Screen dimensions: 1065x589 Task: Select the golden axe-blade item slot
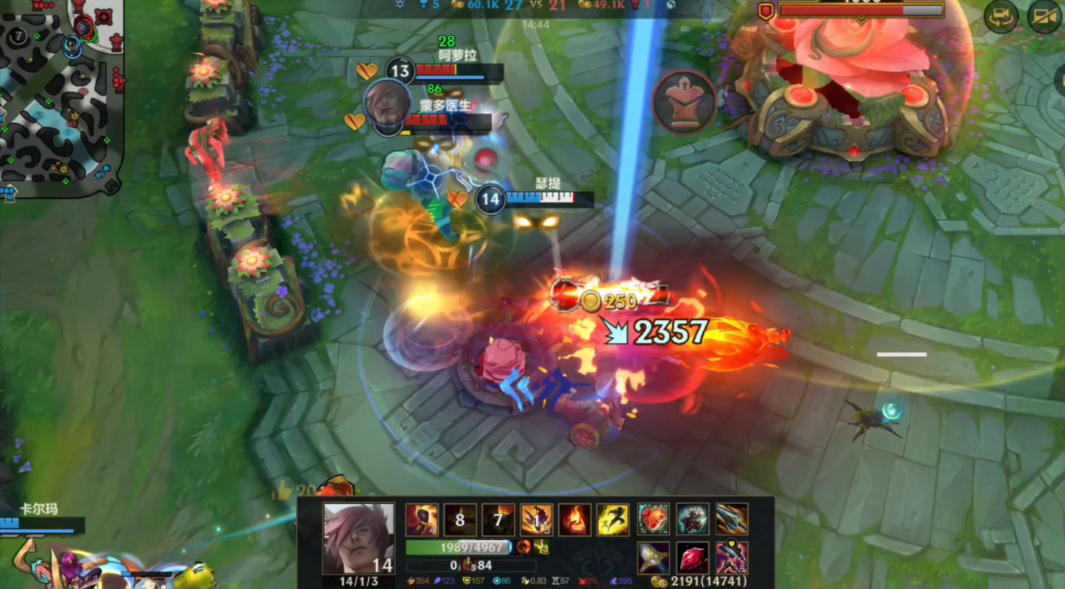(x=654, y=557)
